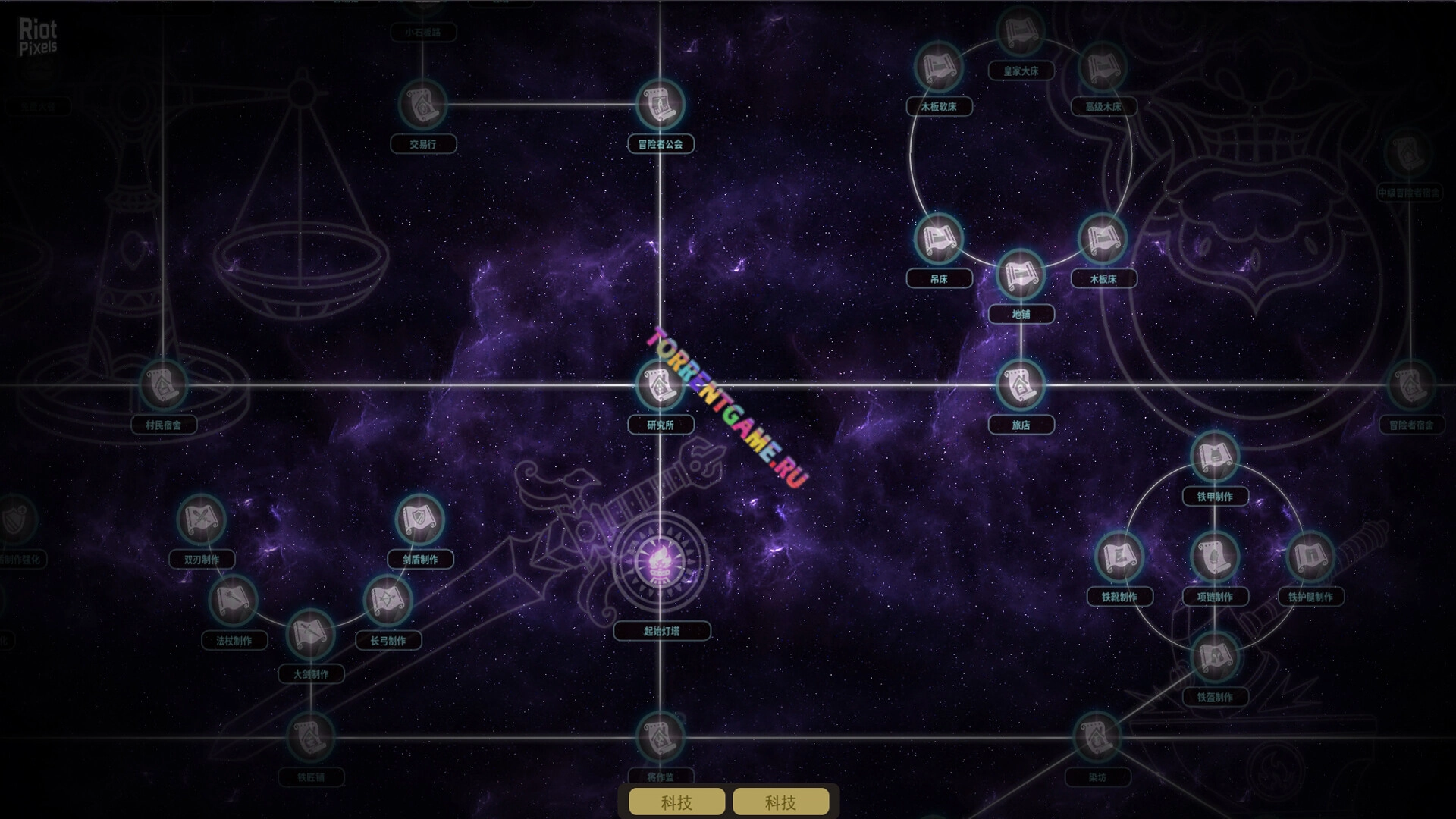
Task: Select the 铁靴制作 boots node
Action: coord(1119,557)
